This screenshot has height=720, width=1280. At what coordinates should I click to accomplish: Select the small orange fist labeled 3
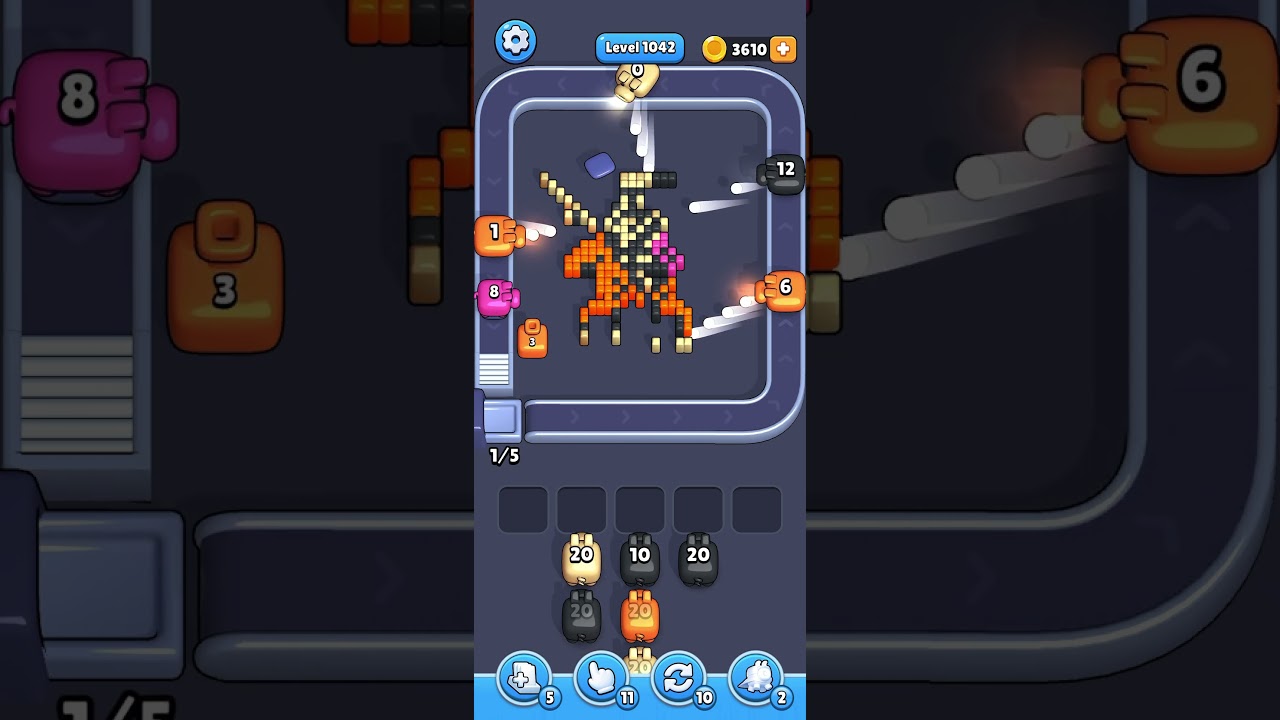click(532, 338)
